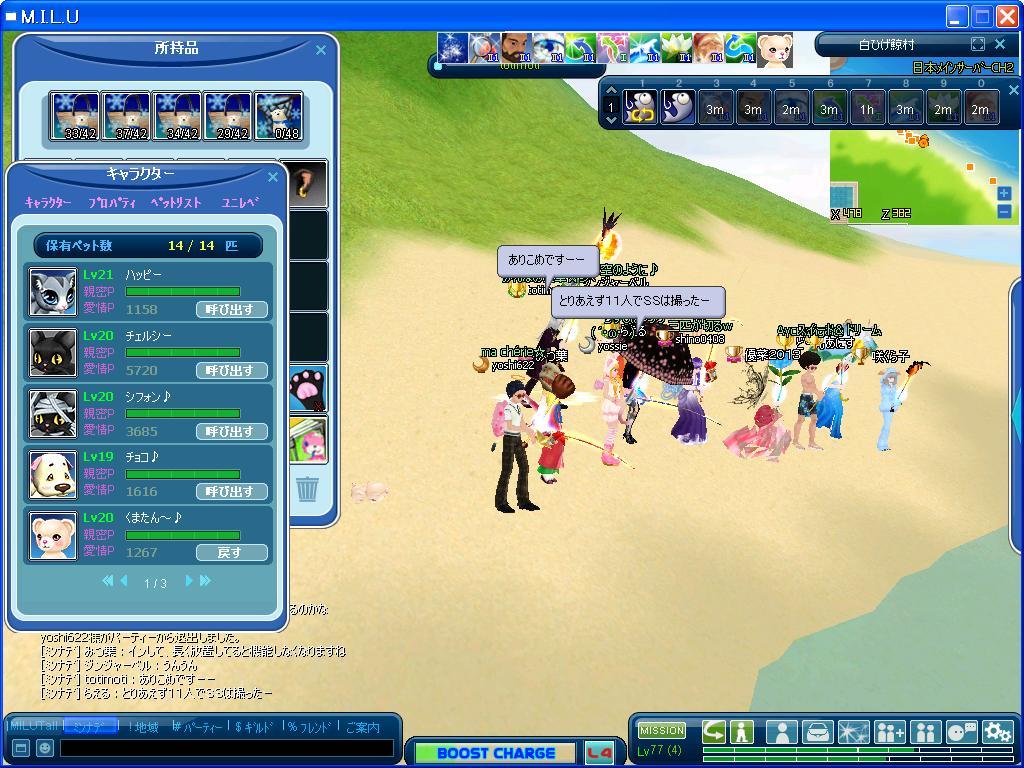Summon the pet ハッピー with 呼び出す
Screen dimensions: 1024x768
[231, 309]
